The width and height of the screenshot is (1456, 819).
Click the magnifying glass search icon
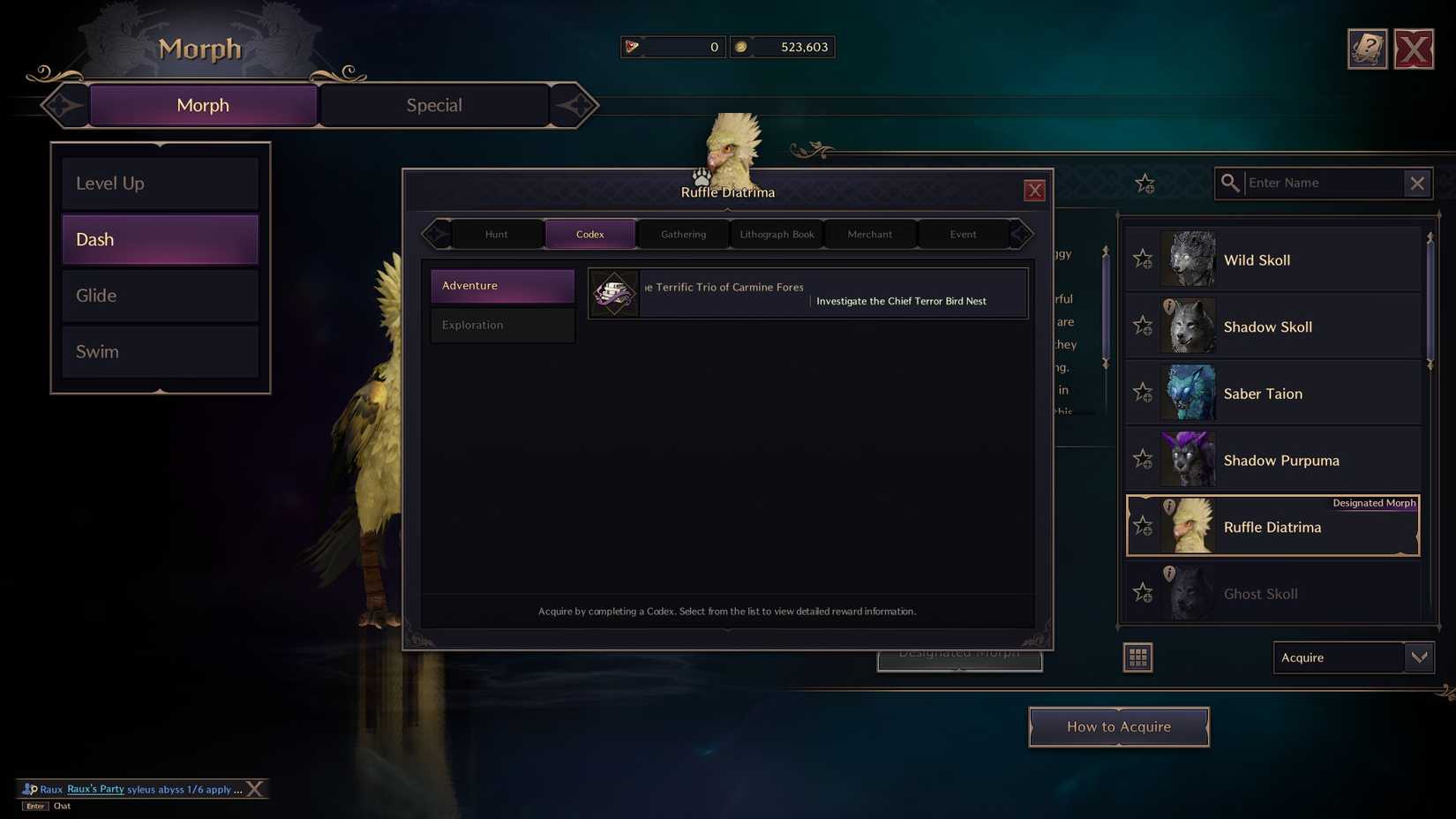pos(1230,183)
